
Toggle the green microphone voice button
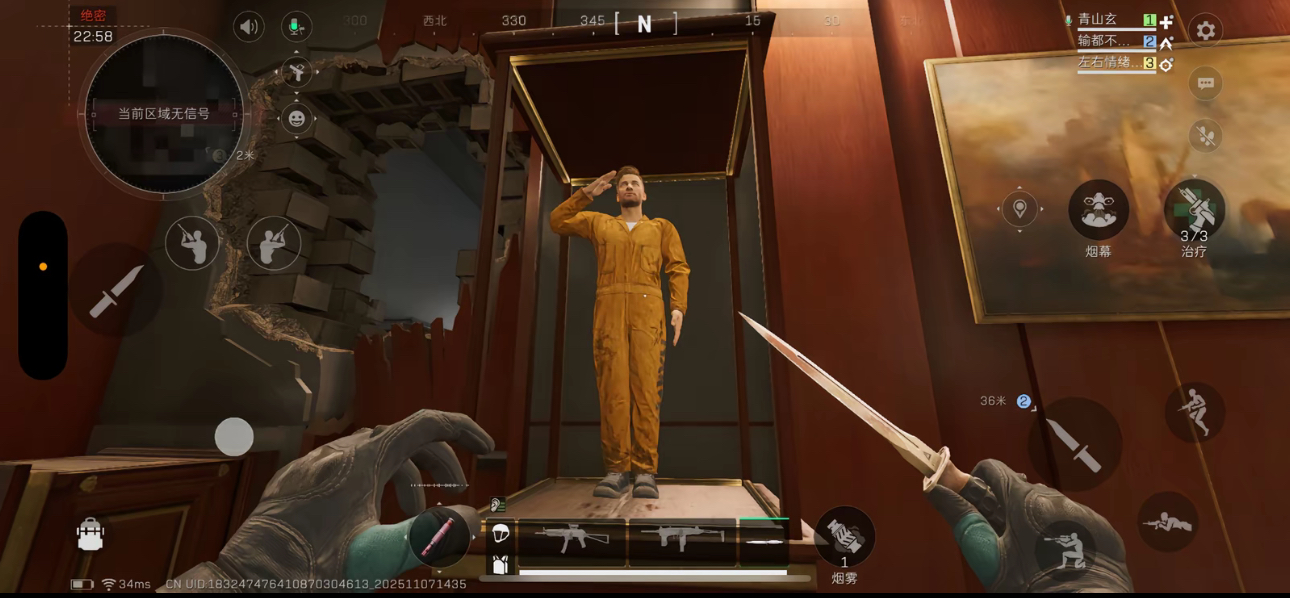click(296, 27)
